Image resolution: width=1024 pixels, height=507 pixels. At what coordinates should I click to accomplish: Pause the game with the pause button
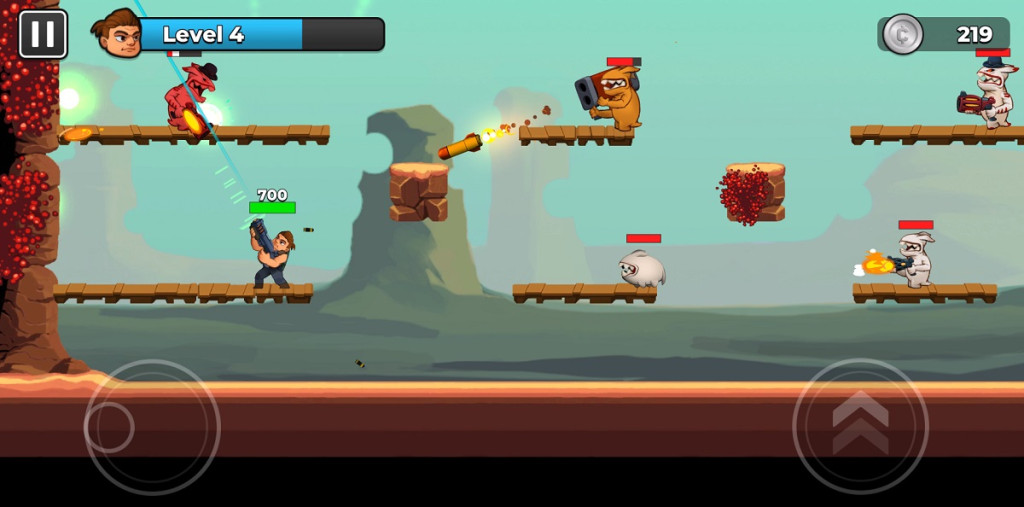tap(43, 34)
